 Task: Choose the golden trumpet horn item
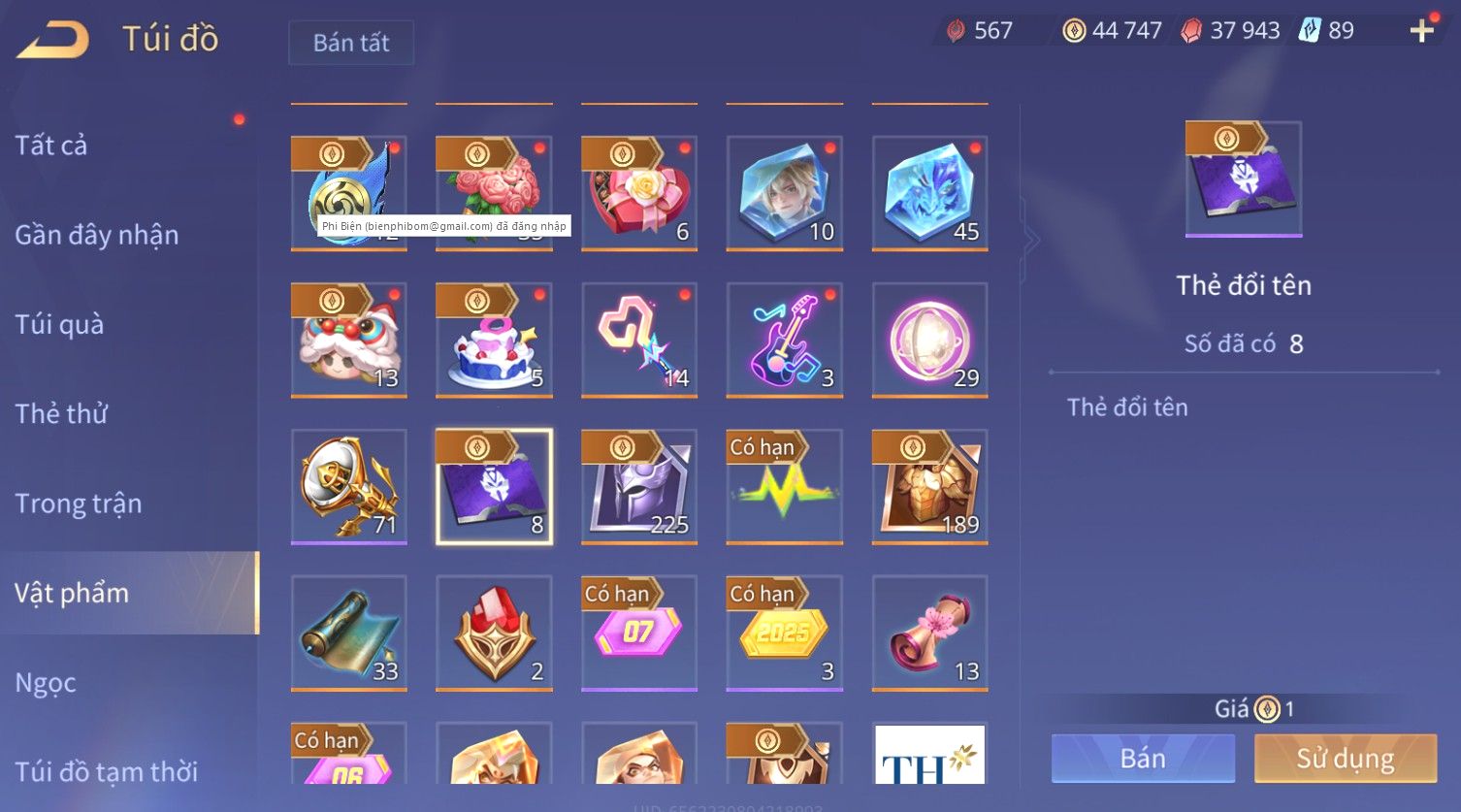[x=349, y=486]
